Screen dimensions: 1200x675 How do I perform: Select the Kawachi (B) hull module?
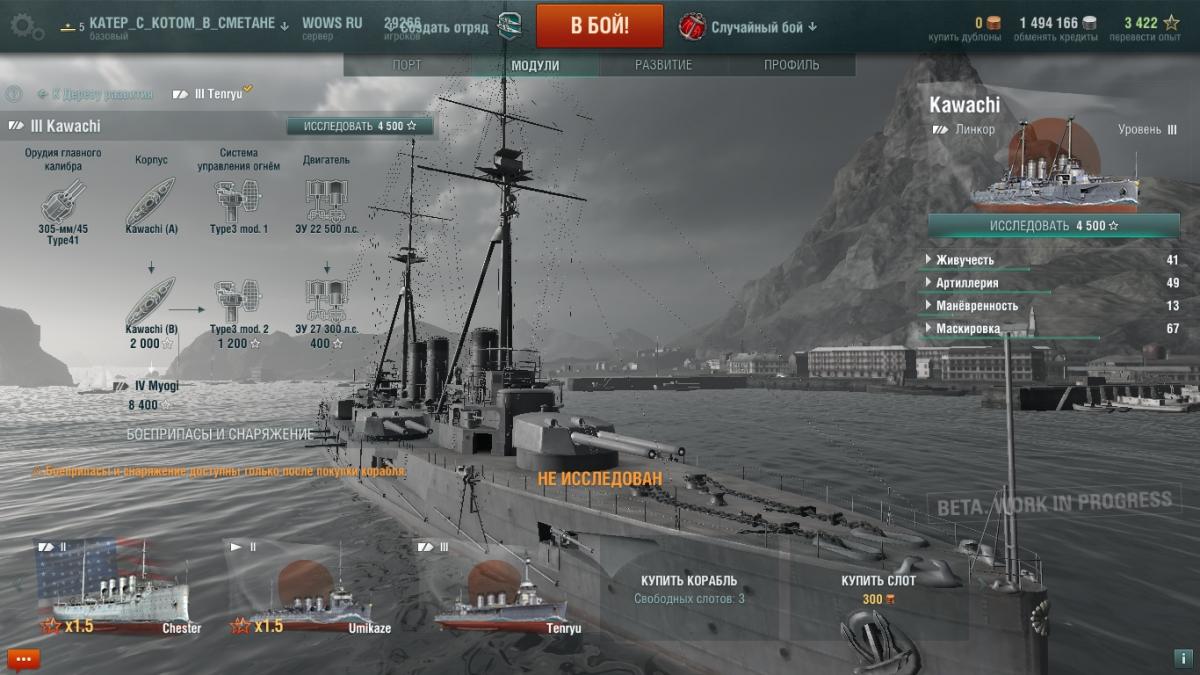pos(151,304)
